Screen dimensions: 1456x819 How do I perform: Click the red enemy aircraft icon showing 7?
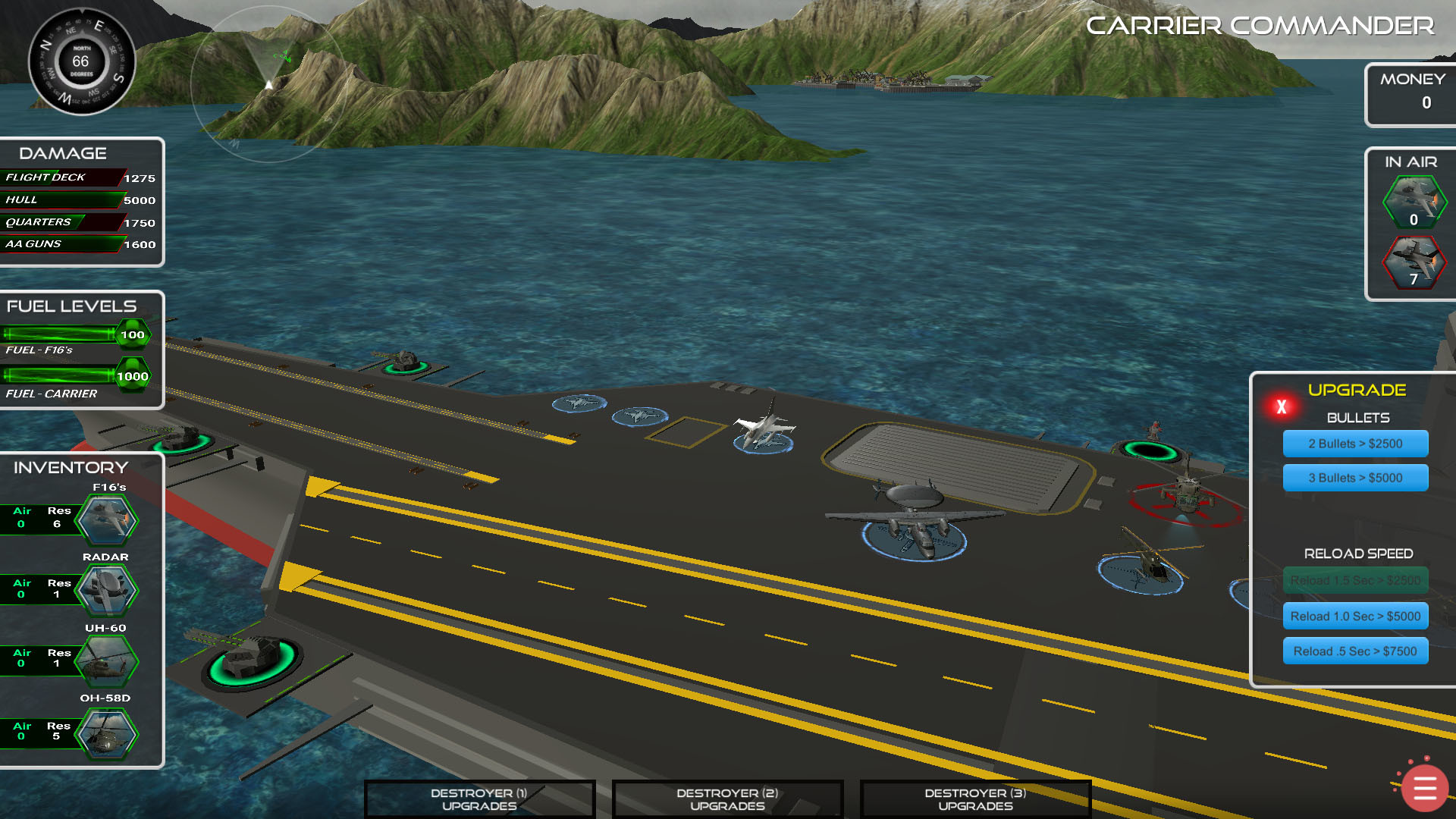1414,263
